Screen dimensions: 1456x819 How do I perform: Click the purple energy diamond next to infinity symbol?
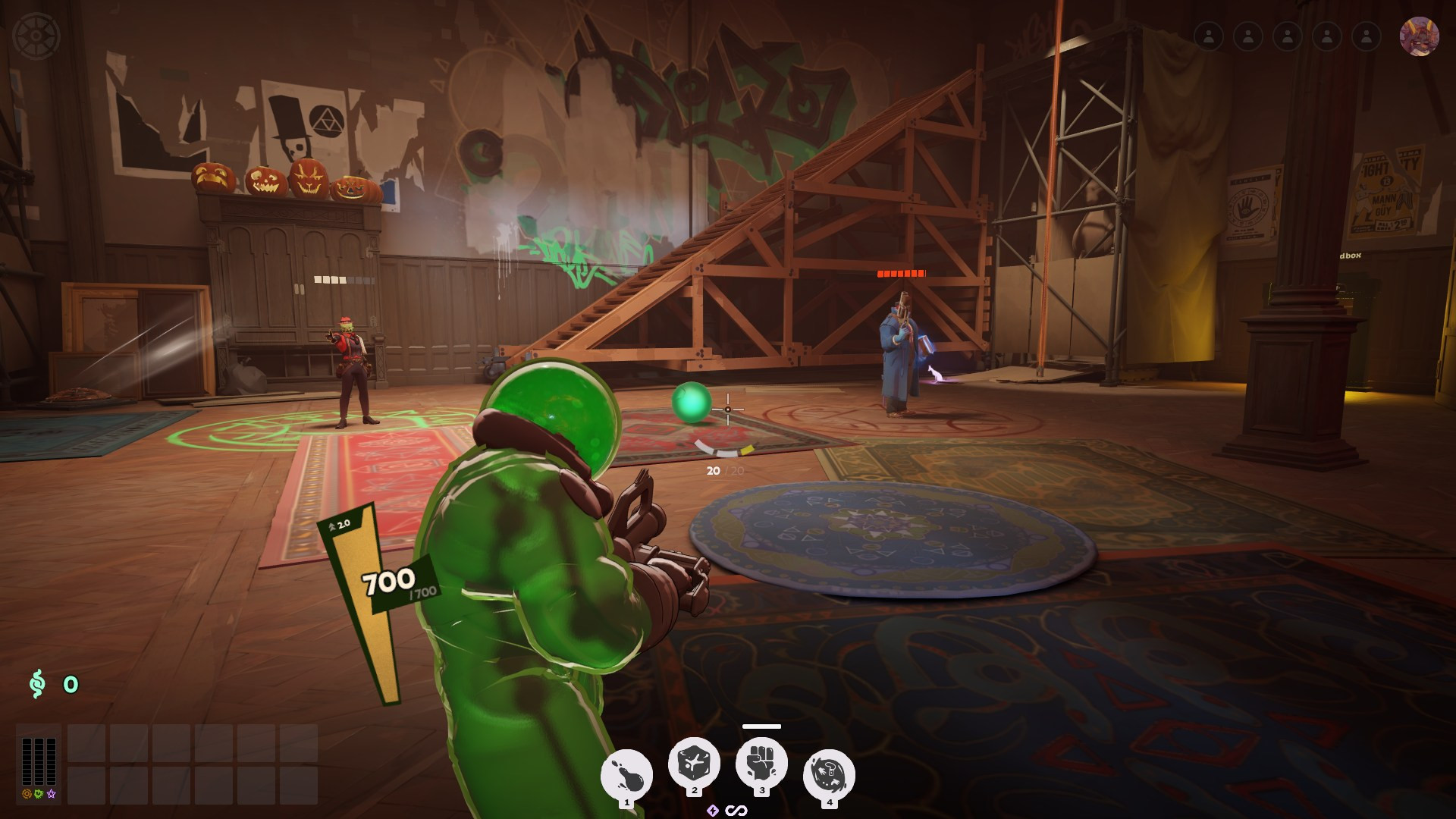(x=714, y=809)
